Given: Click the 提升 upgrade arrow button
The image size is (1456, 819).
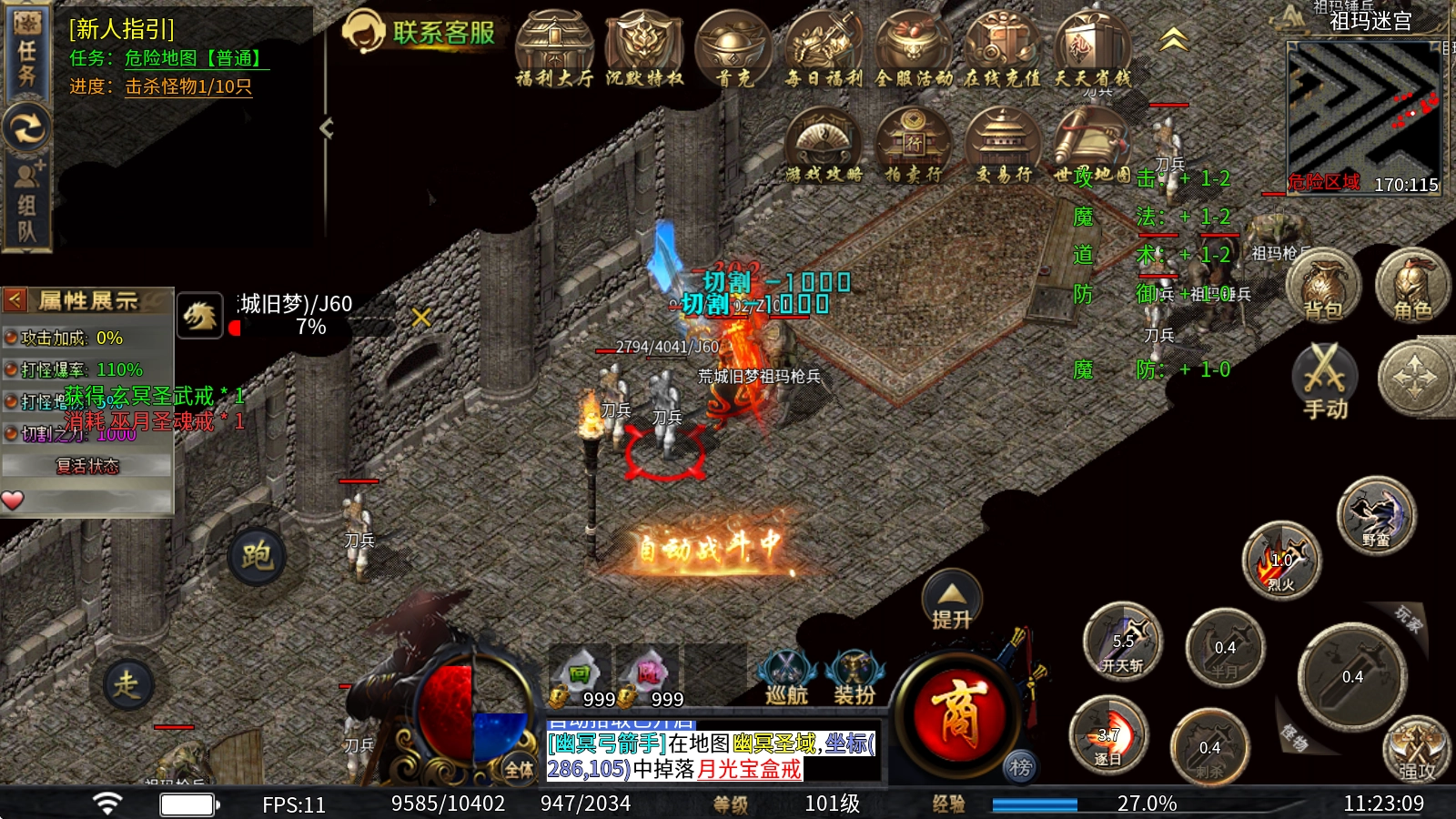Looking at the screenshot, I should click(x=952, y=602).
